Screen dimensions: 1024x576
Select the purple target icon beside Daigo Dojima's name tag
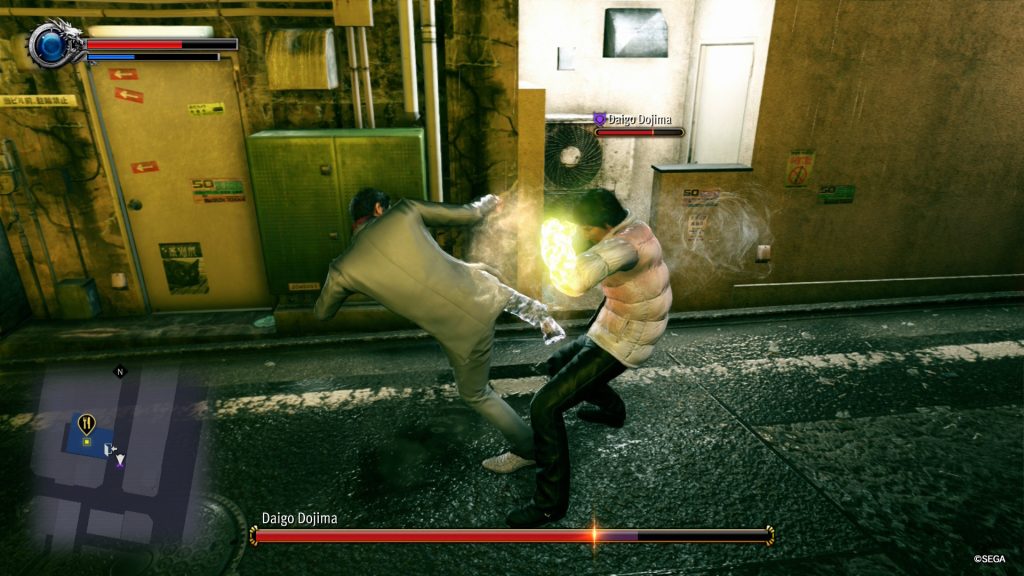[599, 119]
